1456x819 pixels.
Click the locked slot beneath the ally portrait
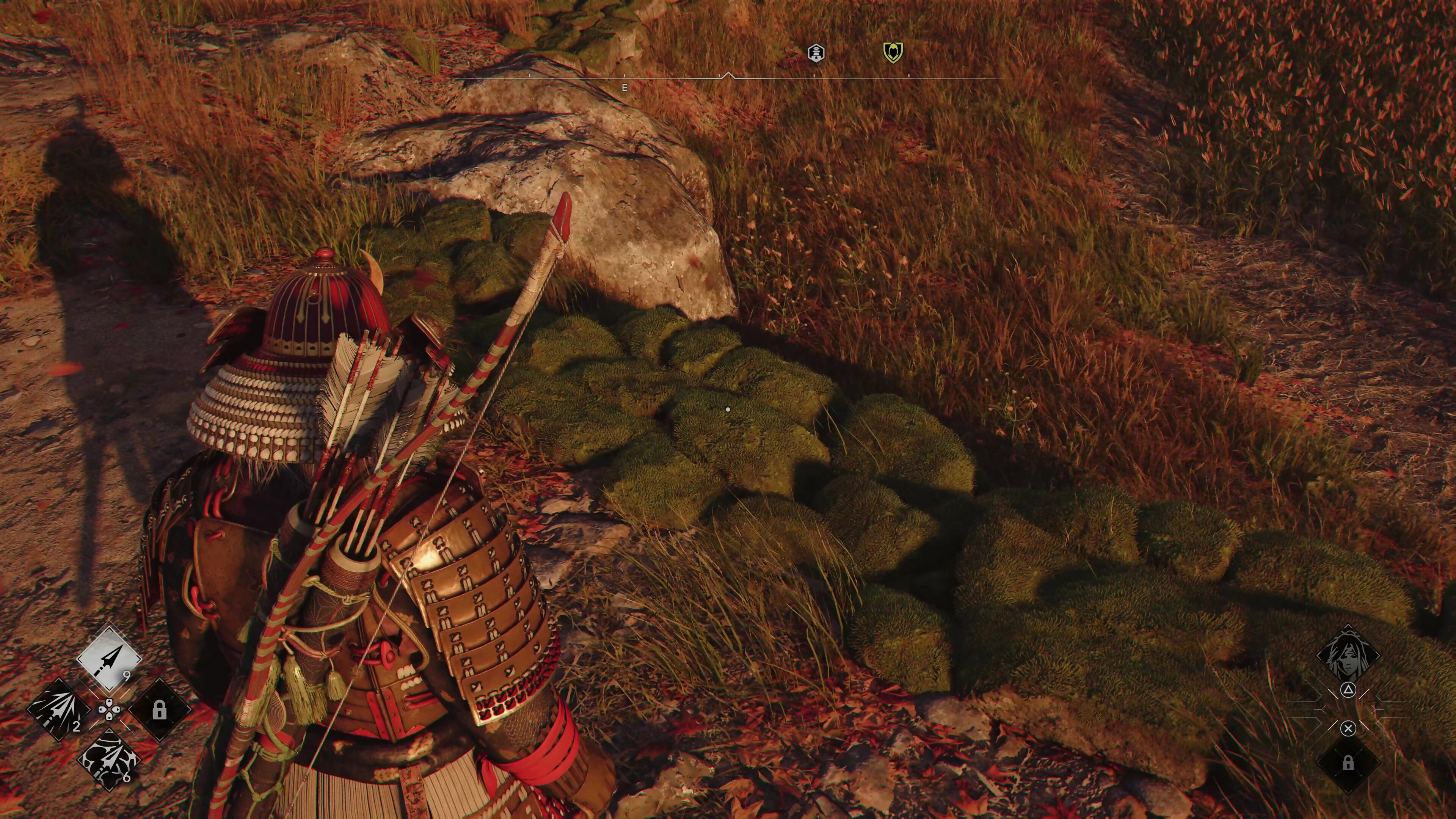pyautogui.click(x=1348, y=763)
